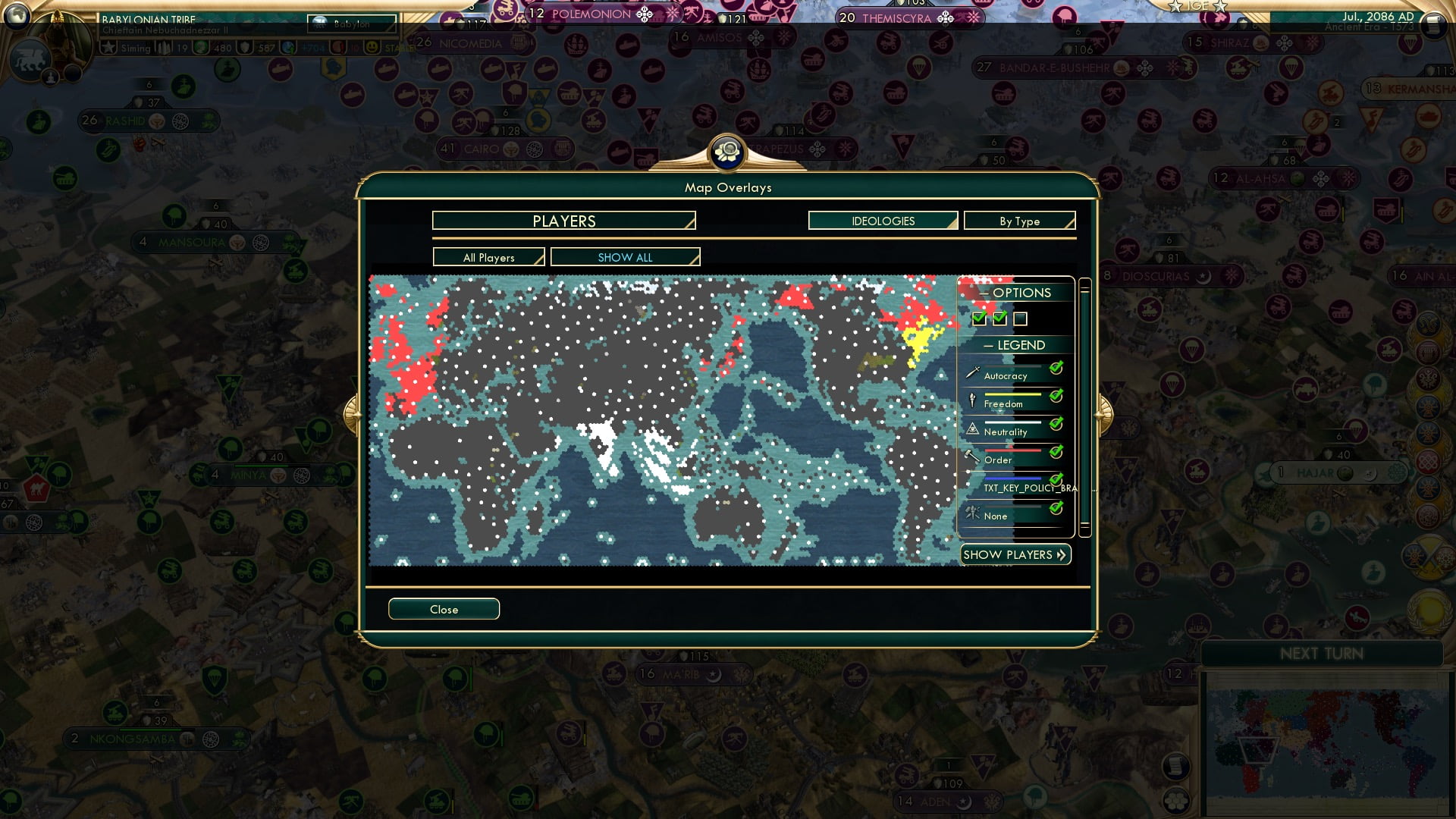Expand the All Players filter dropdown

click(x=488, y=257)
